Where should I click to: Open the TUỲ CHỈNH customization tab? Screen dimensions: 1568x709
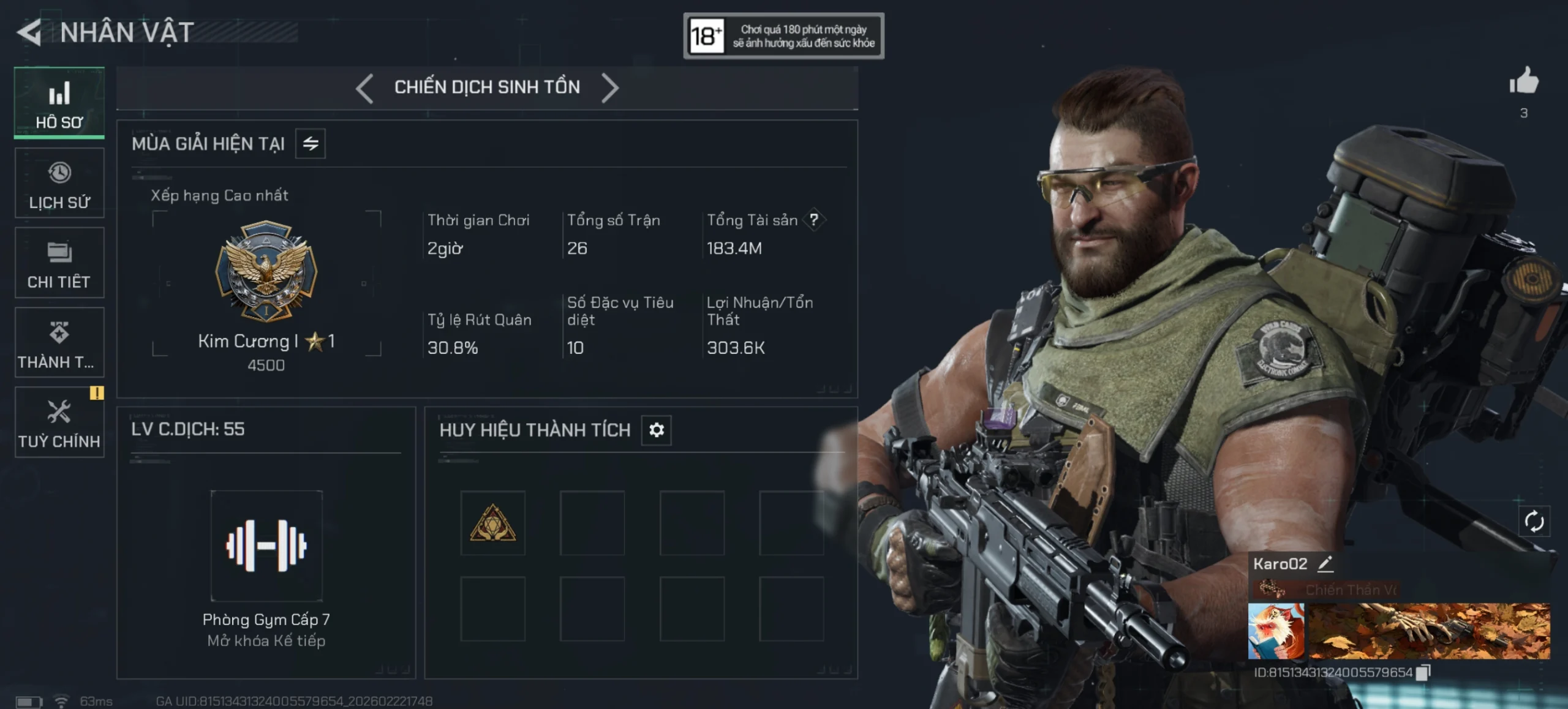[x=59, y=422]
